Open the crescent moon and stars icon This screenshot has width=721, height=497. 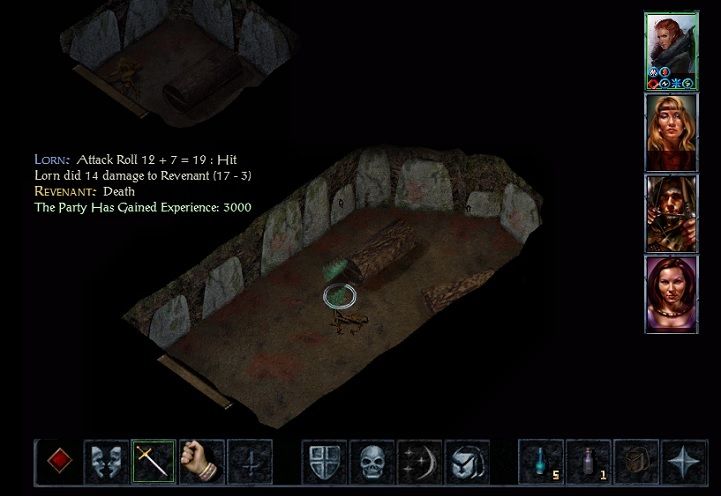coord(420,462)
